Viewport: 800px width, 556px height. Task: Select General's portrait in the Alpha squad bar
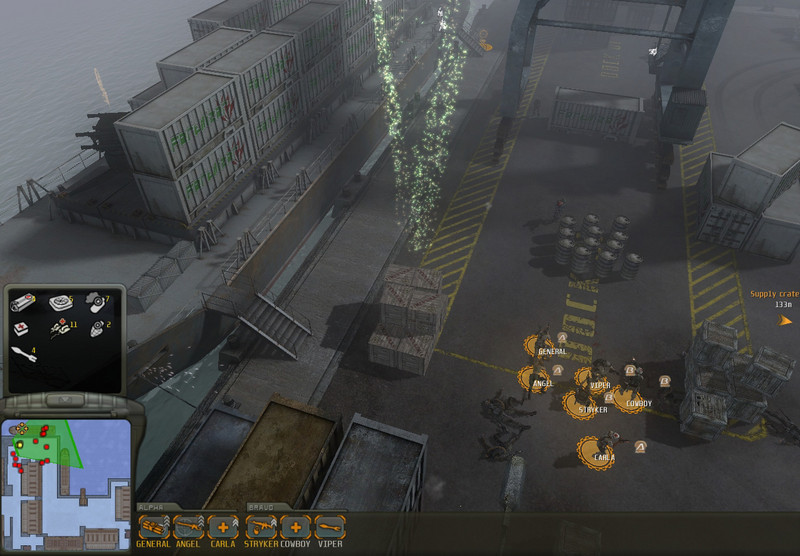153,526
